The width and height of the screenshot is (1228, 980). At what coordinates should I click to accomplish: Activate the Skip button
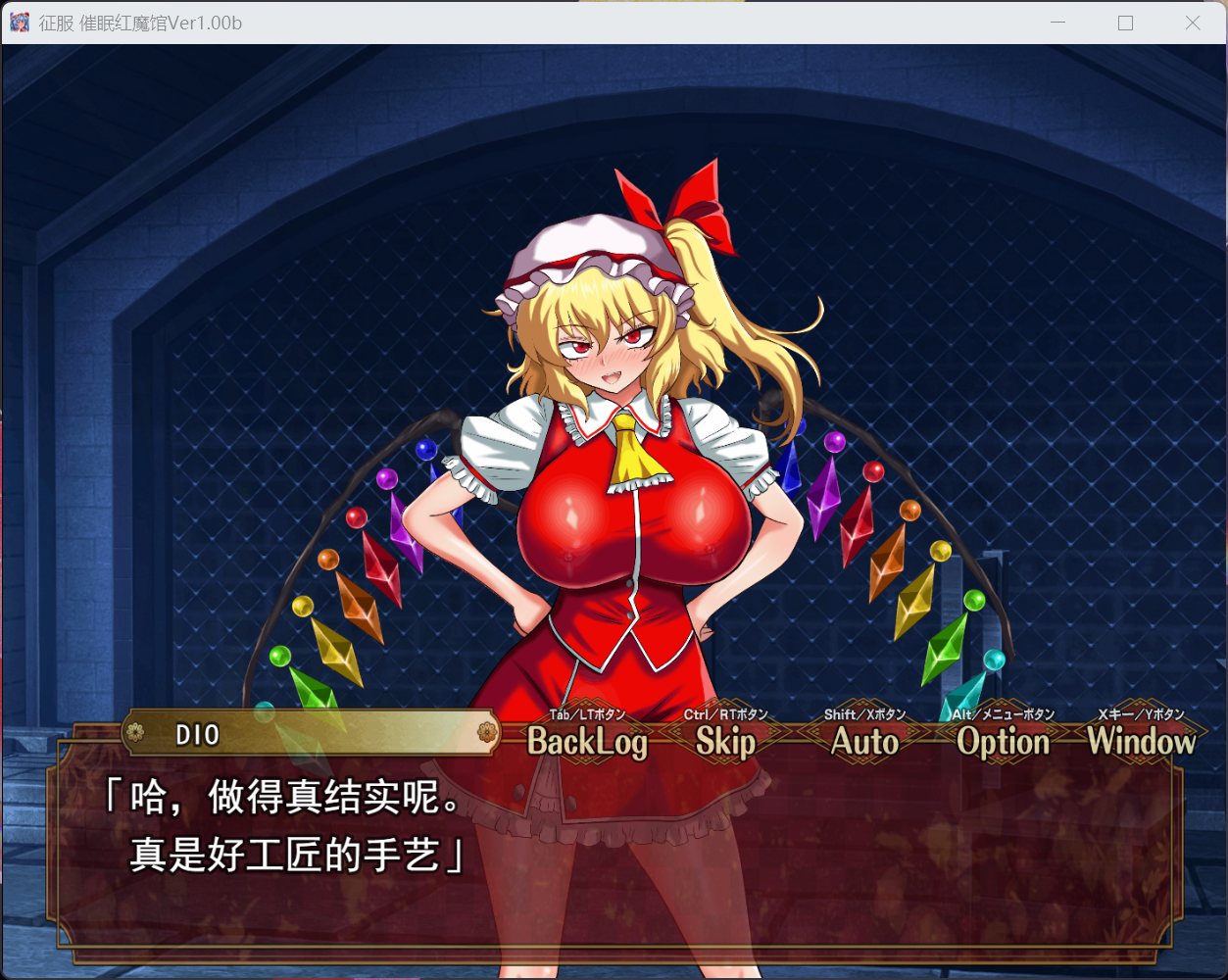click(725, 742)
